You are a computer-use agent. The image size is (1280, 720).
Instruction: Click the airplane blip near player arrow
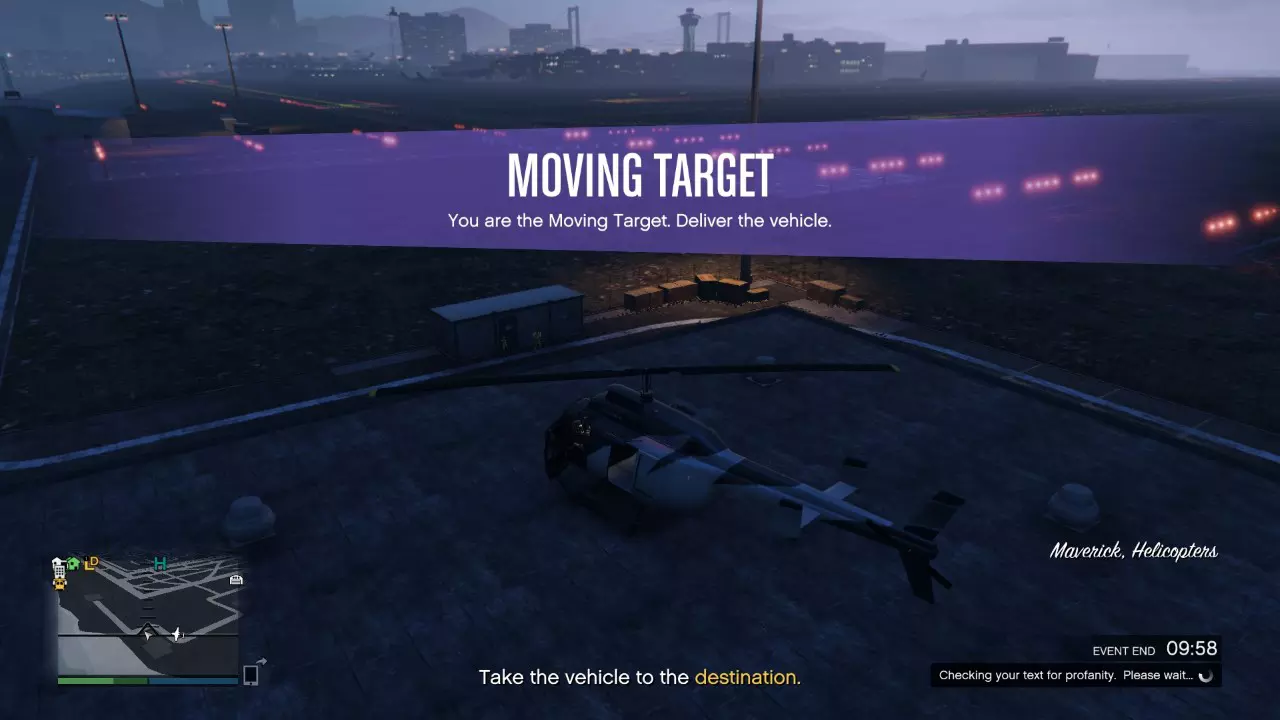tap(176, 634)
